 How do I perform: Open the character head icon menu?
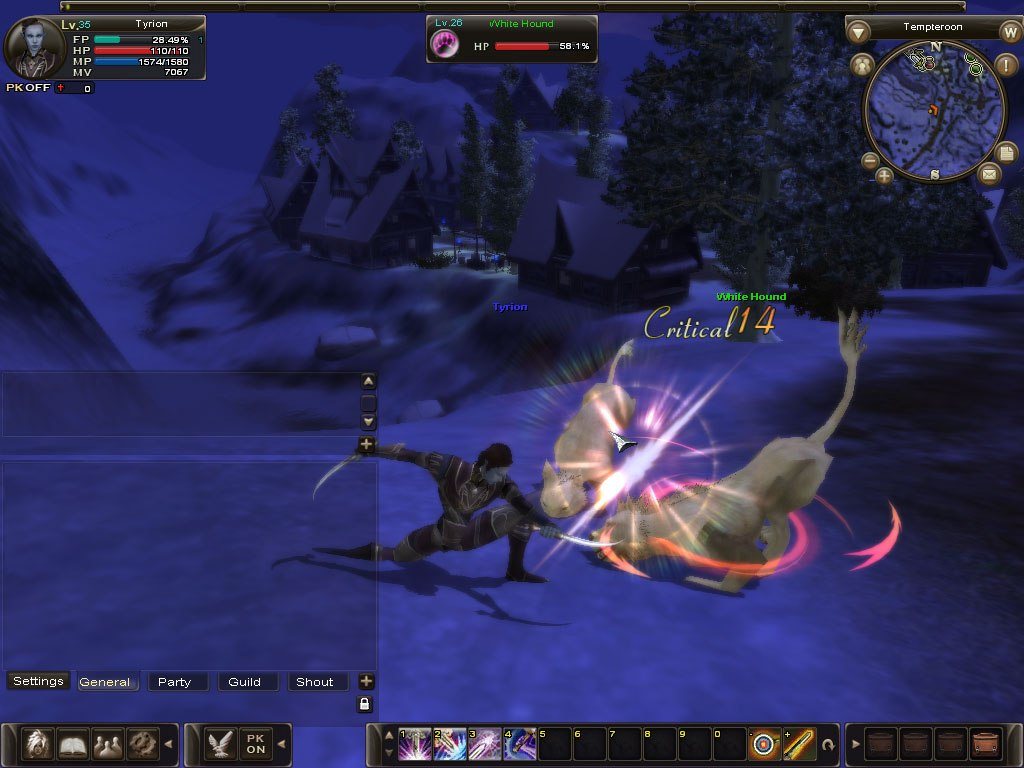tap(38, 743)
